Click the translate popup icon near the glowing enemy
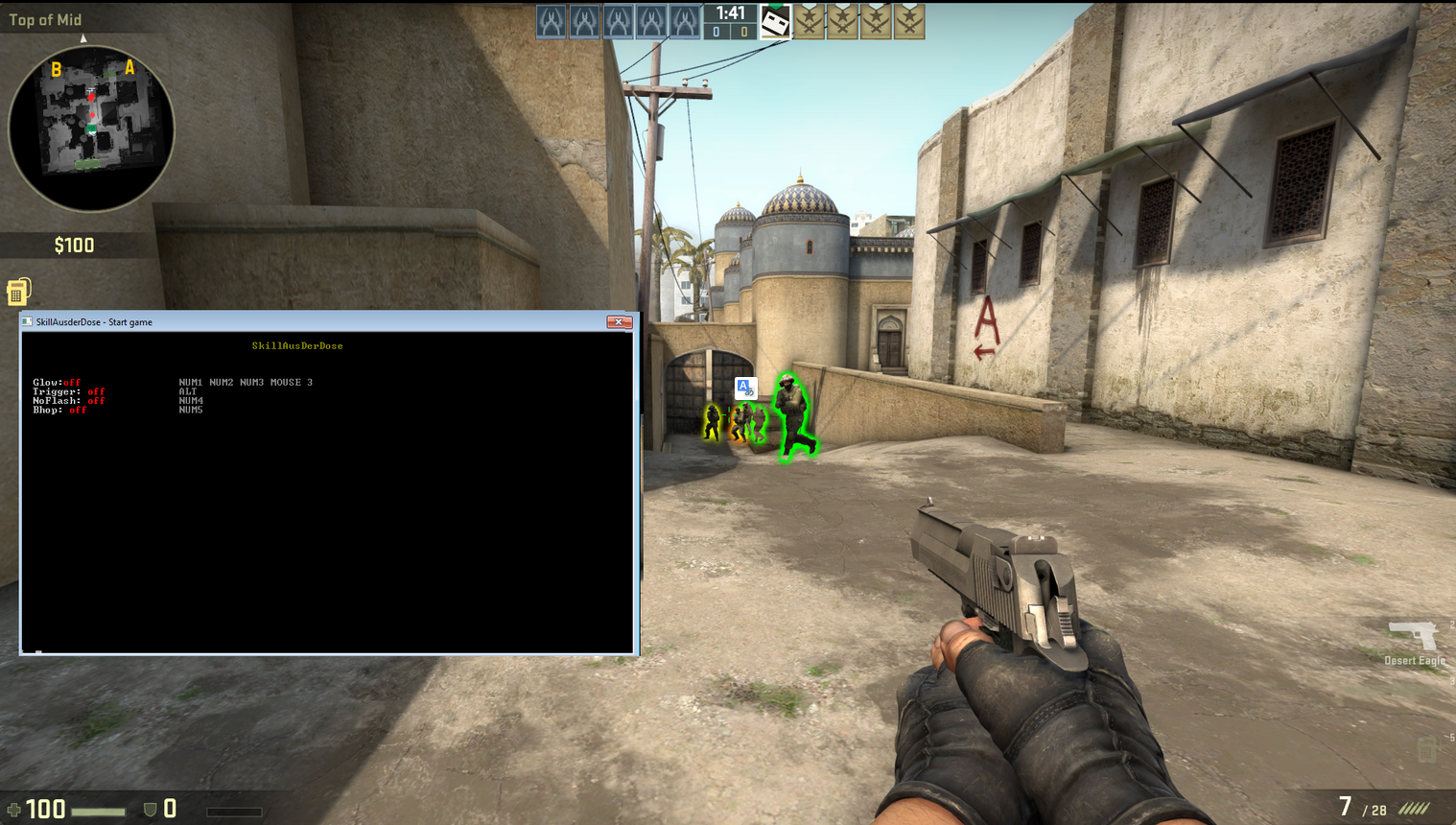Screen dimensions: 1456x825 [745, 388]
